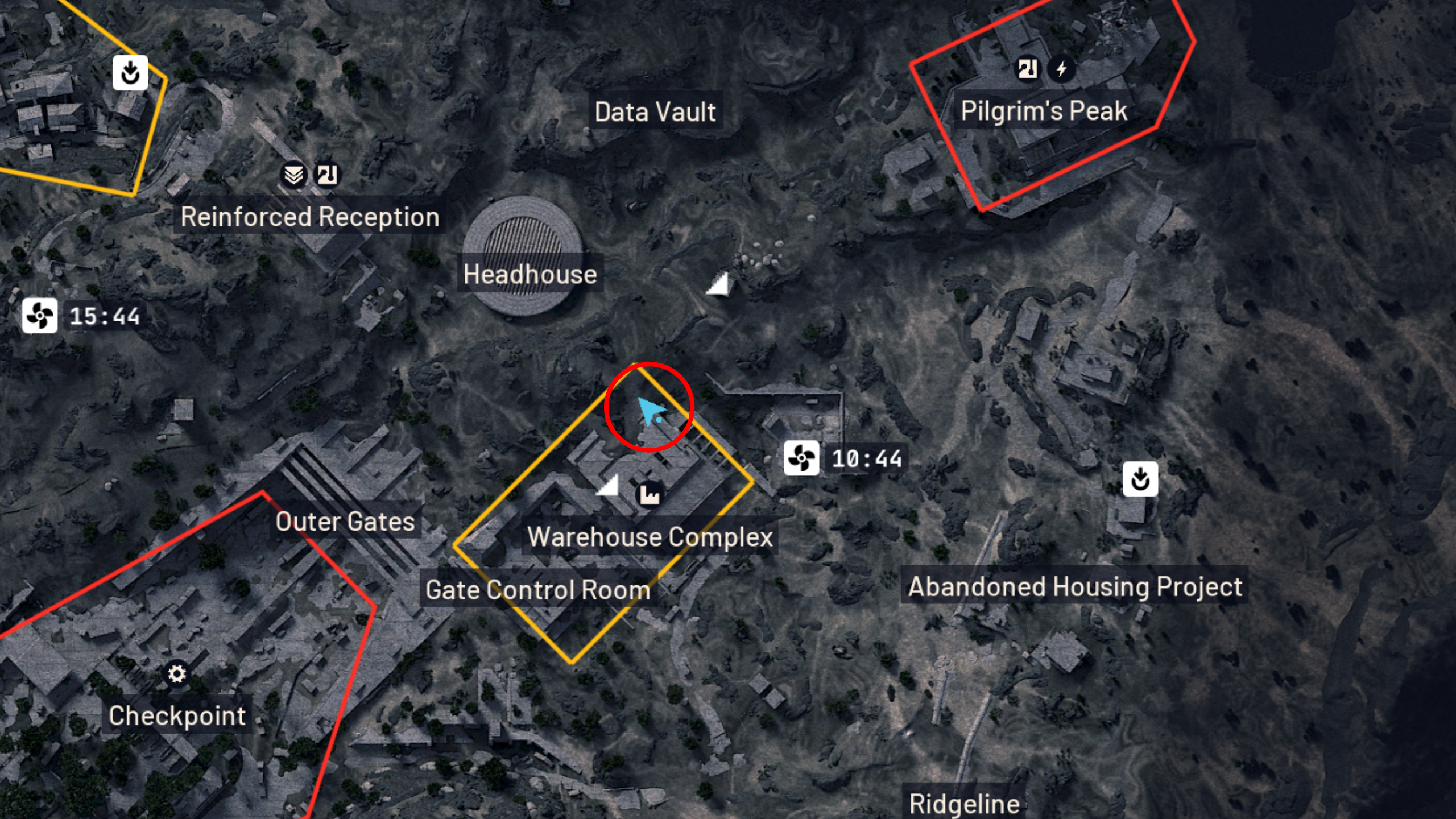Select the Data Vault label

[655, 111]
